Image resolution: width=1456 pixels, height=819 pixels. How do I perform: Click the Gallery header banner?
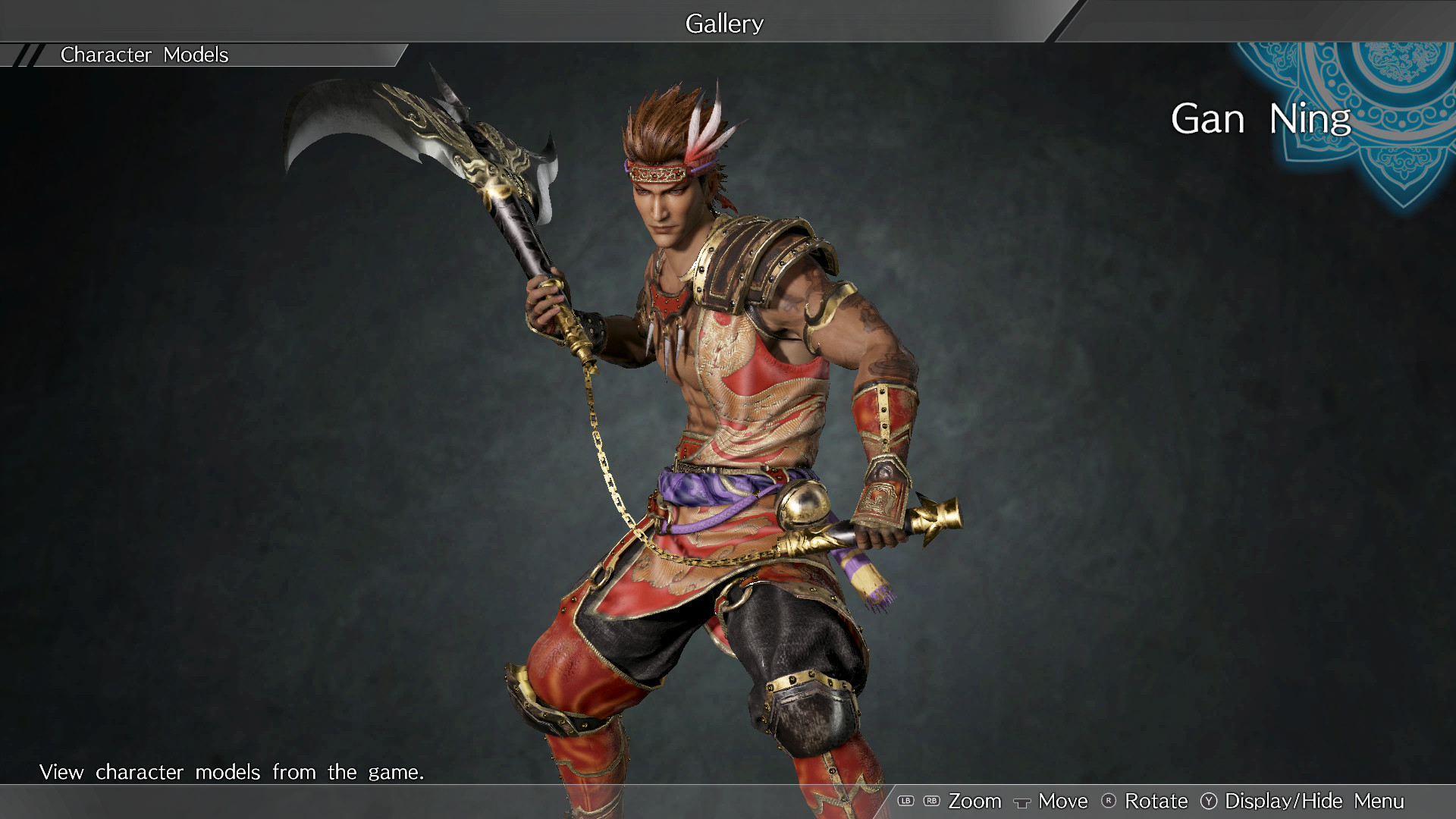(x=723, y=23)
